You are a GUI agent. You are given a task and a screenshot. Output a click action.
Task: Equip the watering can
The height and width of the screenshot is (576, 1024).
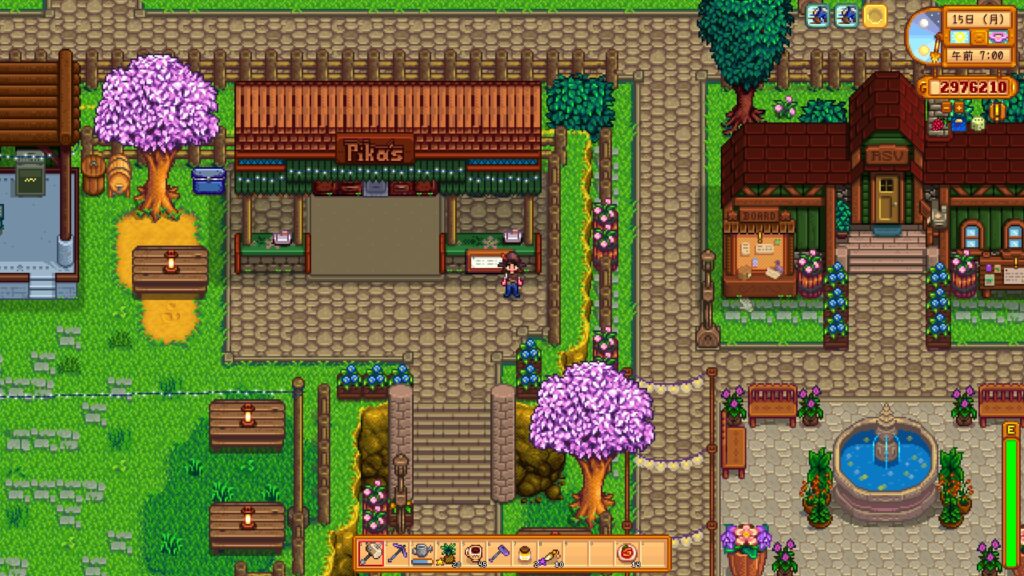[x=423, y=553]
